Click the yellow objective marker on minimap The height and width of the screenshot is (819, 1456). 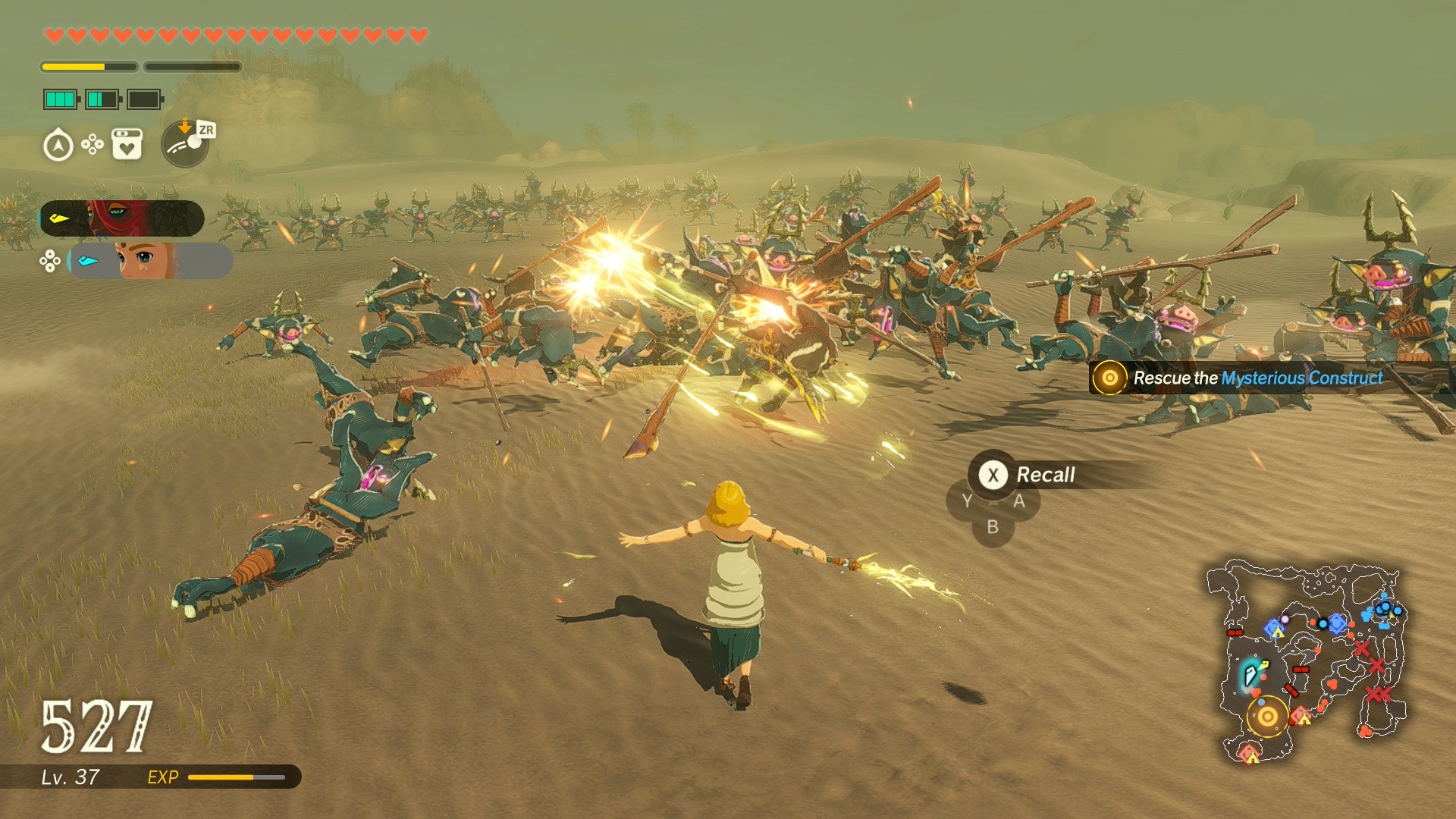[x=1267, y=716]
